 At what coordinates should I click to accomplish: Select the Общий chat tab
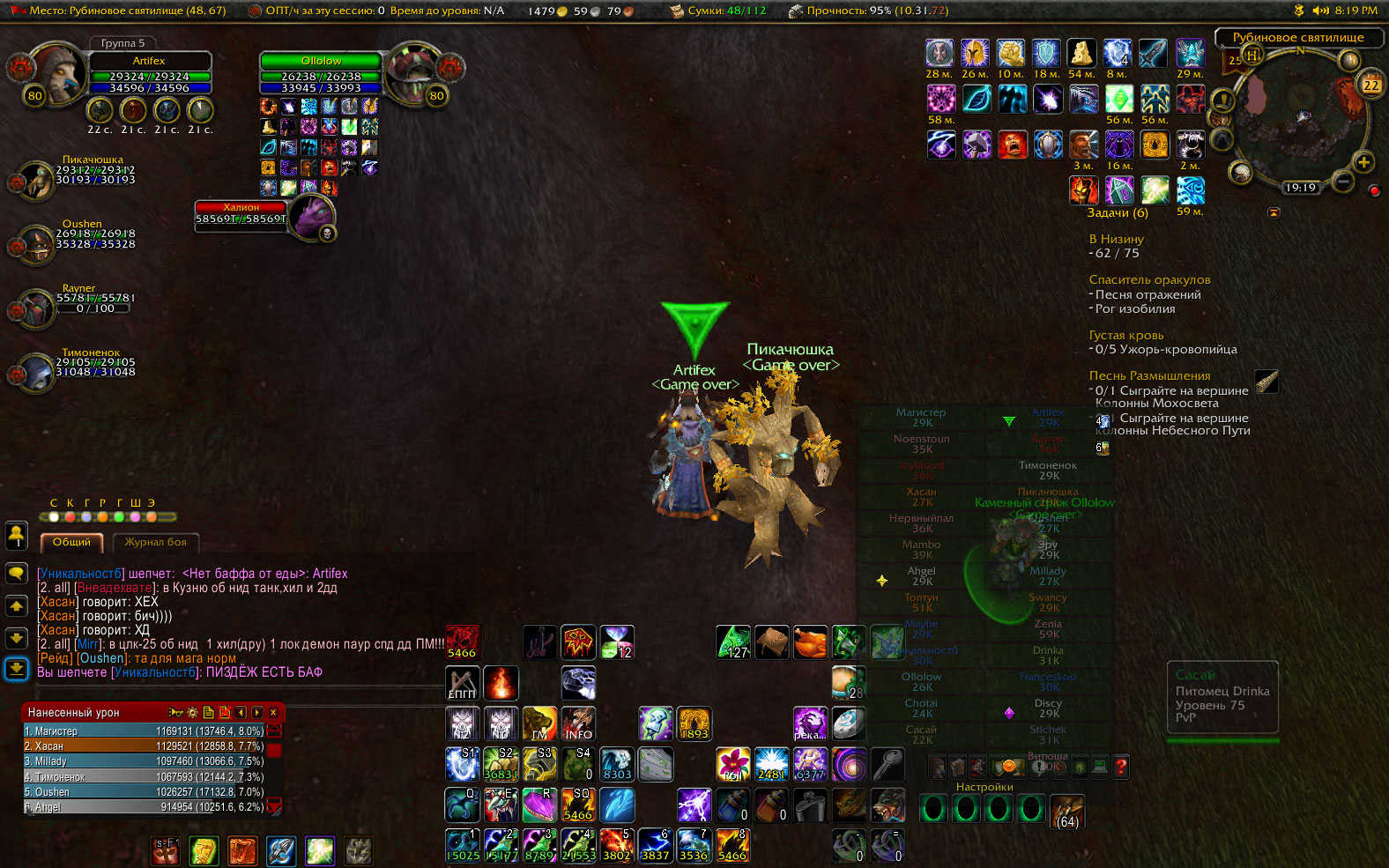click(71, 542)
